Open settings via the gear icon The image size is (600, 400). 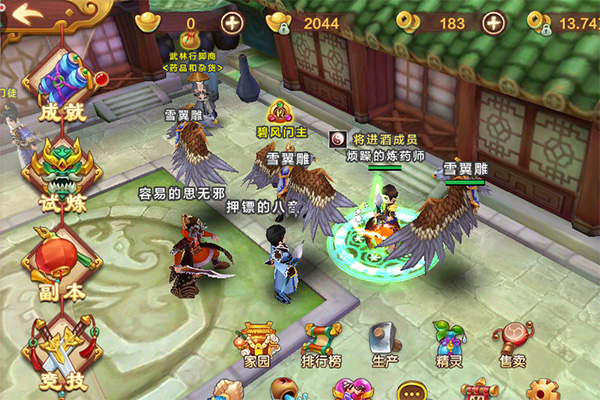pos(543,390)
